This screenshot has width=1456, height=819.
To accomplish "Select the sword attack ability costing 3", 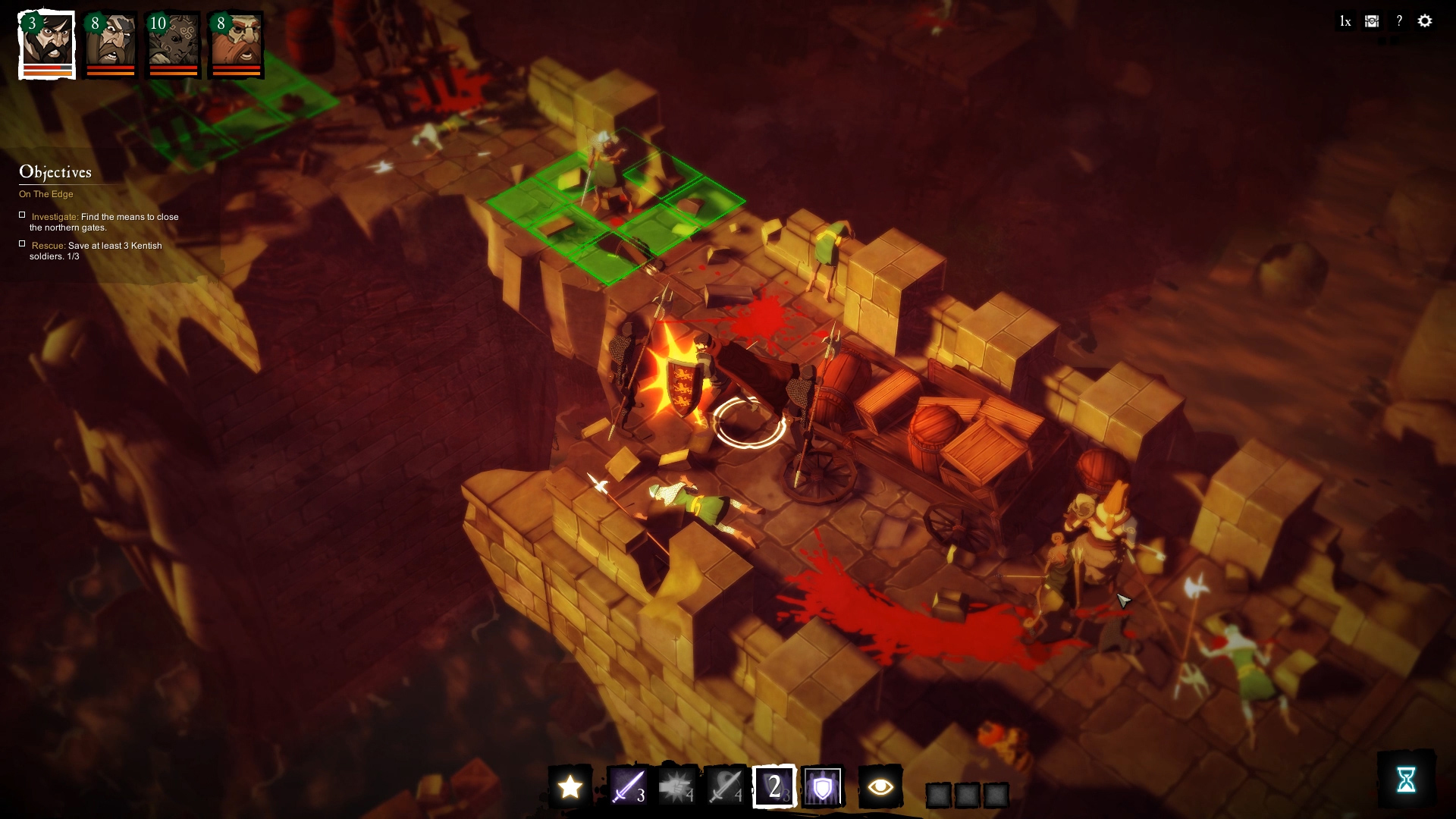I will click(629, 789).
